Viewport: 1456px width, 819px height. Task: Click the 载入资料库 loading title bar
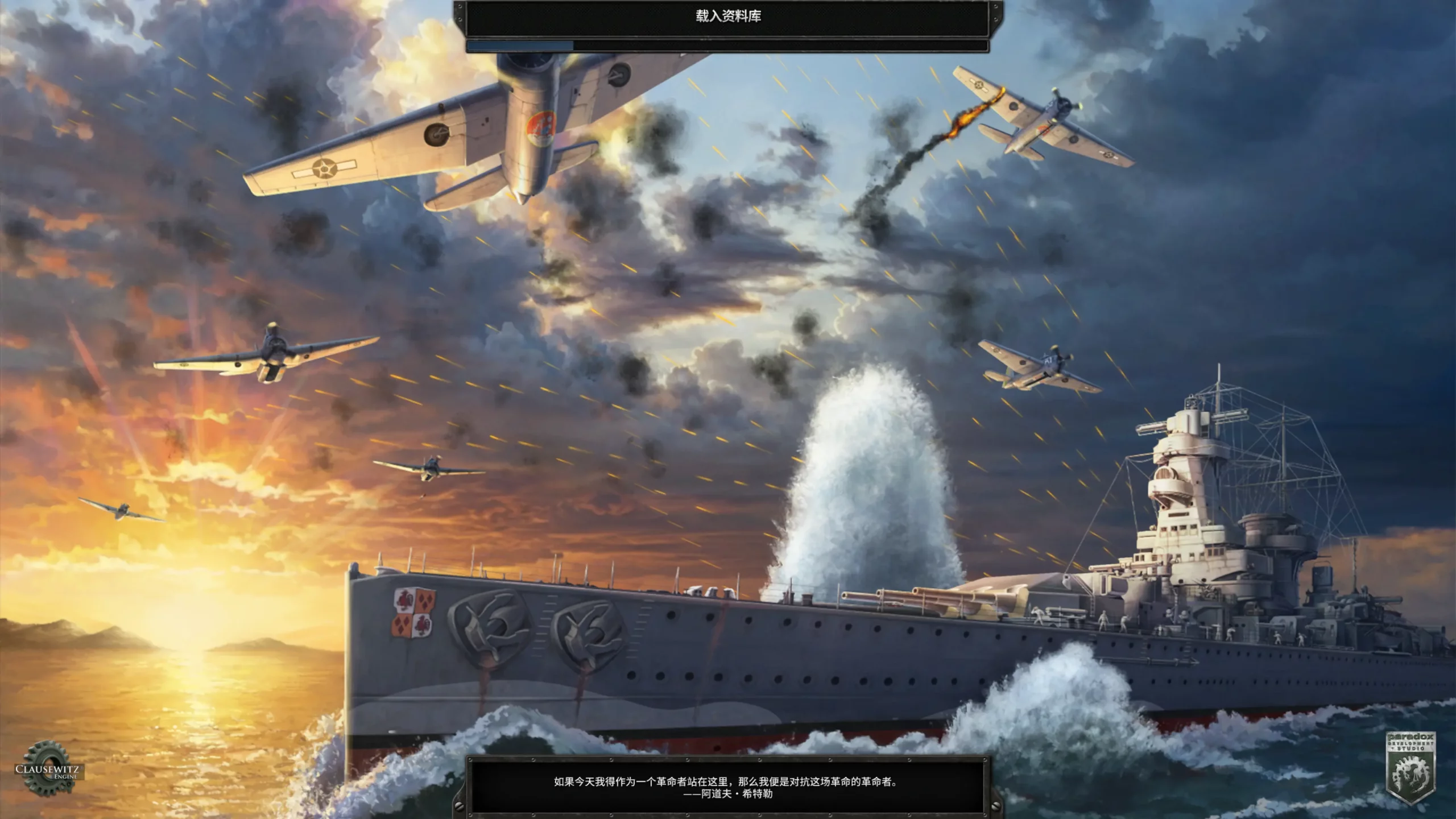pos(728,17)
